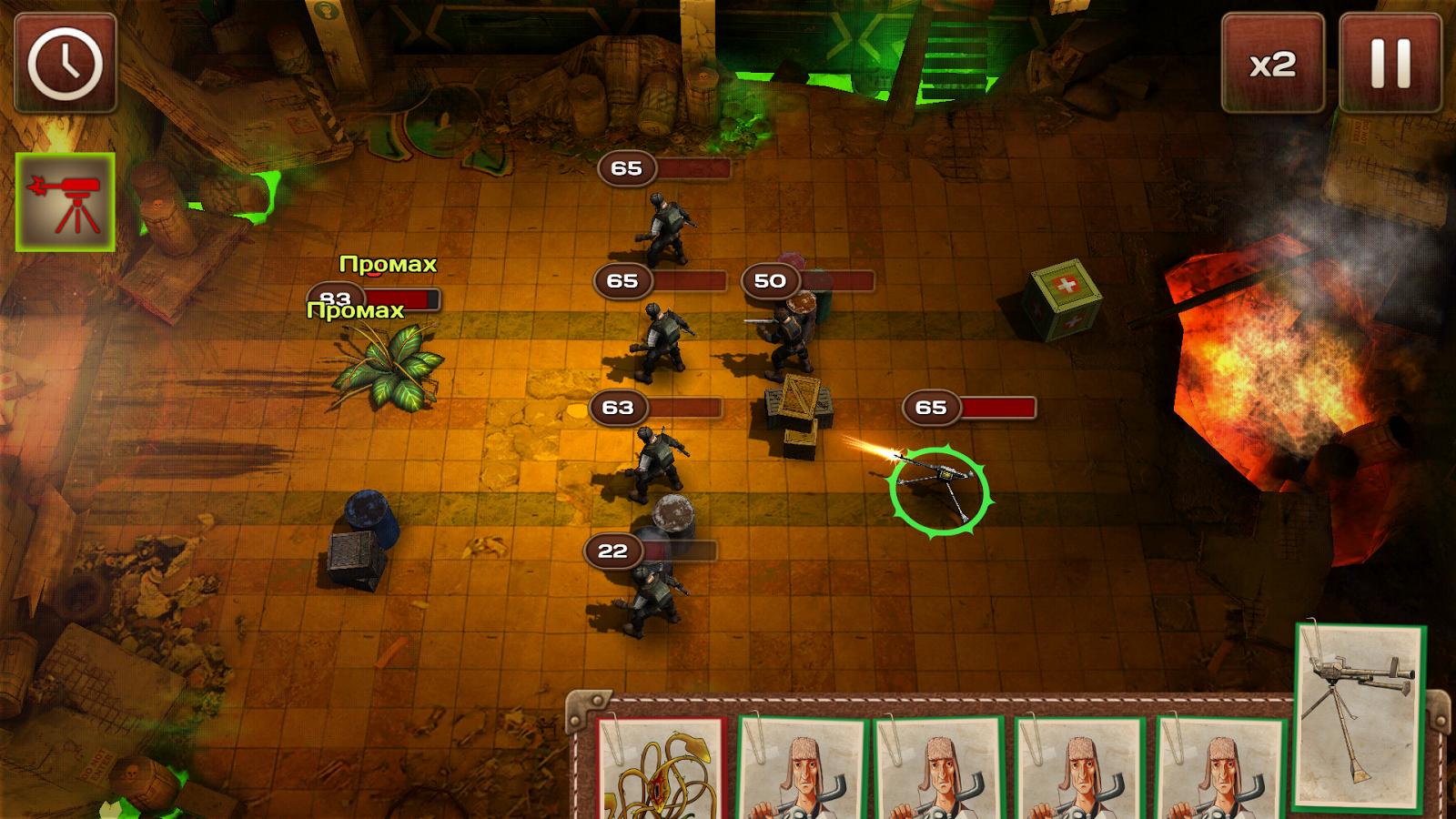Click the clock button
This screenshot has width=1456, height=819.
pyautogui.click(x=66, y=64)
